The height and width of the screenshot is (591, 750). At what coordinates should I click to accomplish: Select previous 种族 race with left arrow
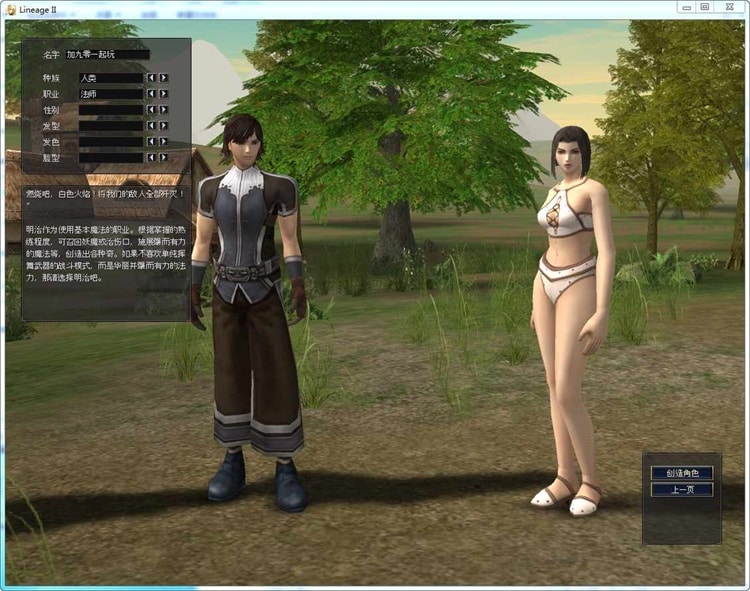click(x=151, y=77)
